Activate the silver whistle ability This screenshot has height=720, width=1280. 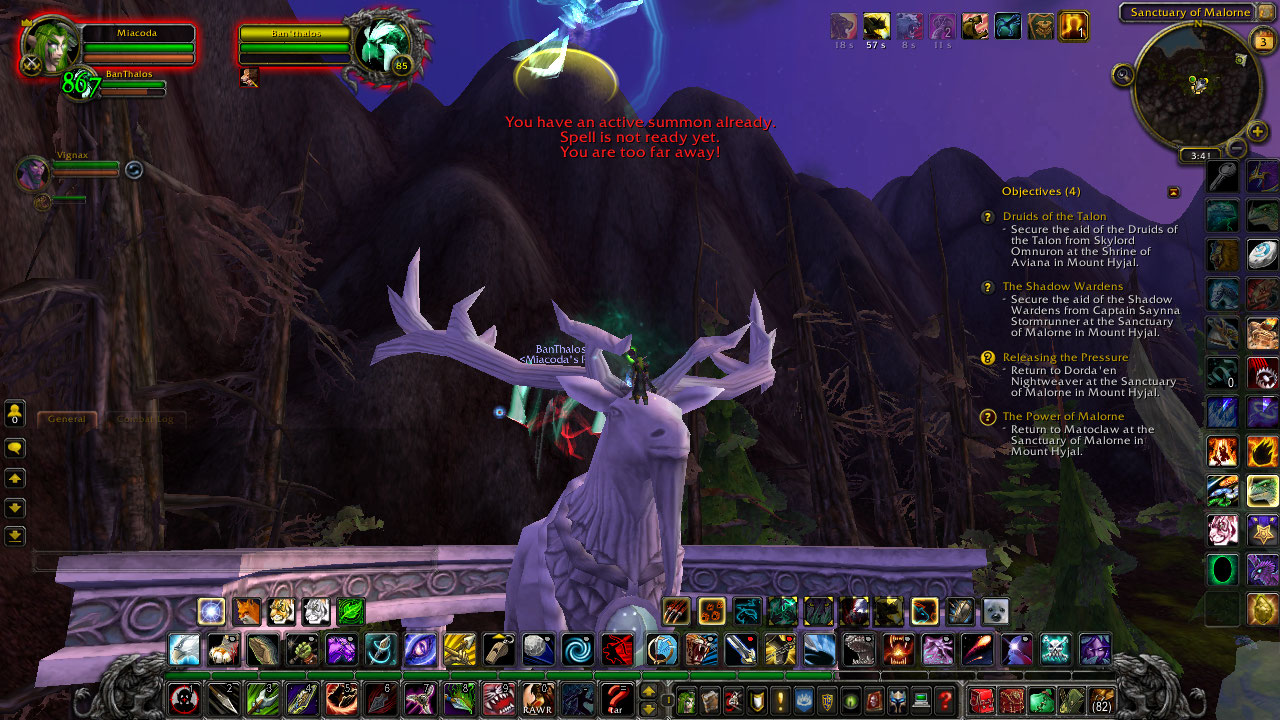498,649
